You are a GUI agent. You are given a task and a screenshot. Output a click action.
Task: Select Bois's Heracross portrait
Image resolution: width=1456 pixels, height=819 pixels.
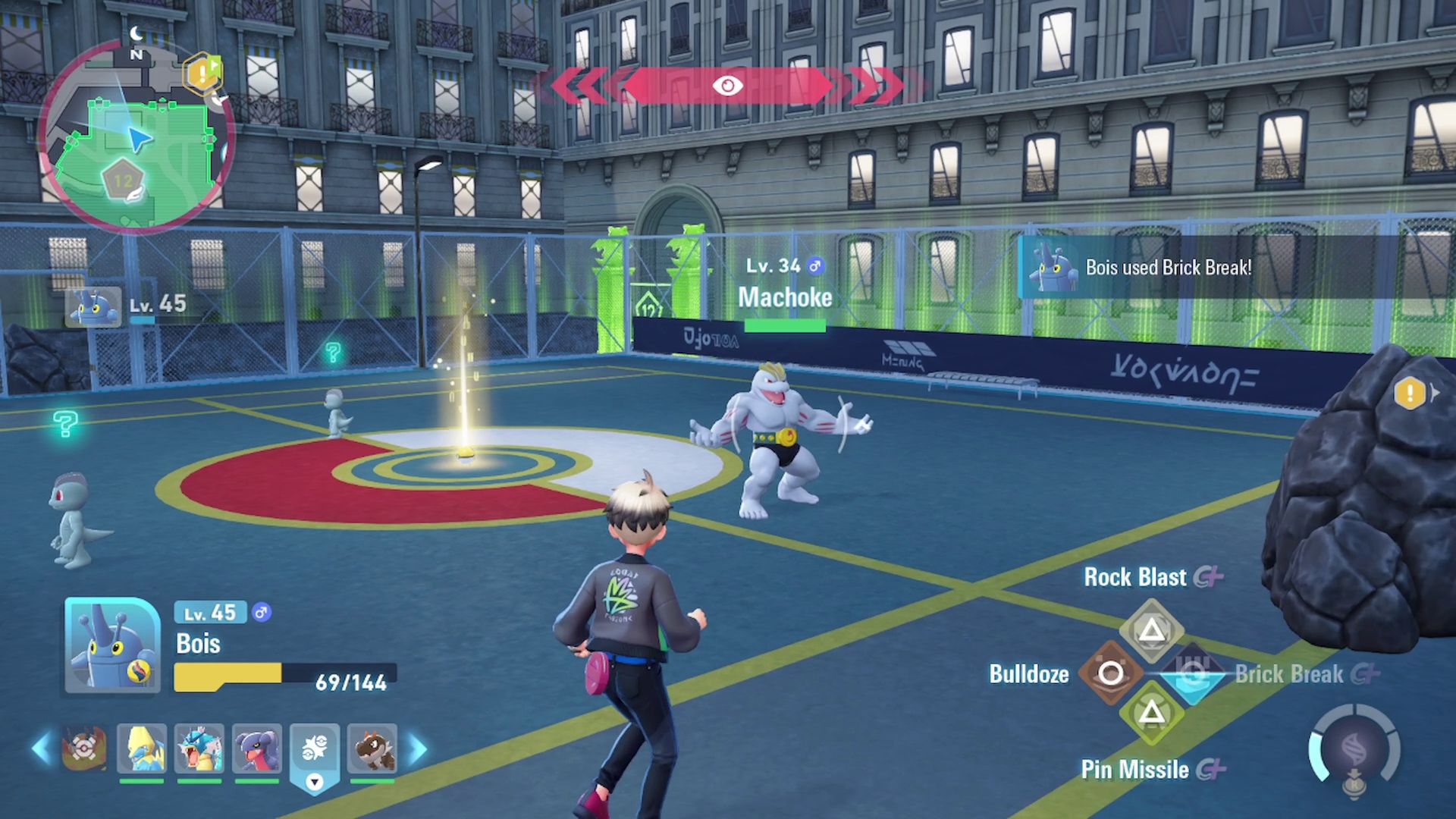click(112, 645)
